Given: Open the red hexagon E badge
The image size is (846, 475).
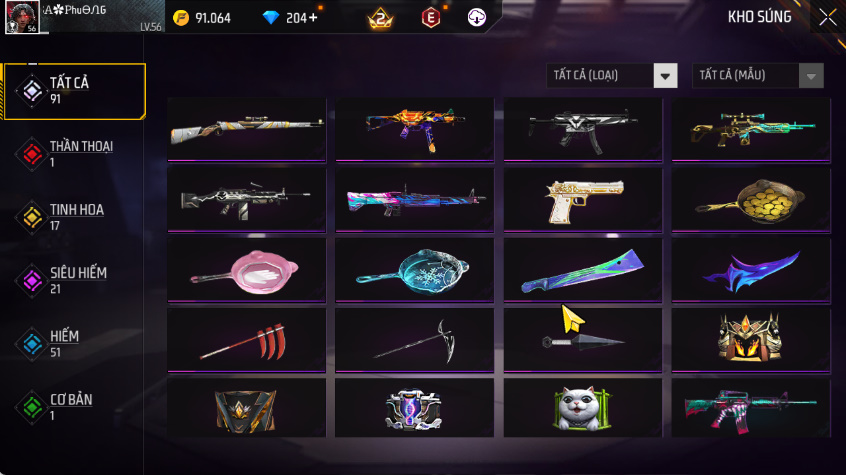Looking at the screenshot, I should click(x=430, y=18).
